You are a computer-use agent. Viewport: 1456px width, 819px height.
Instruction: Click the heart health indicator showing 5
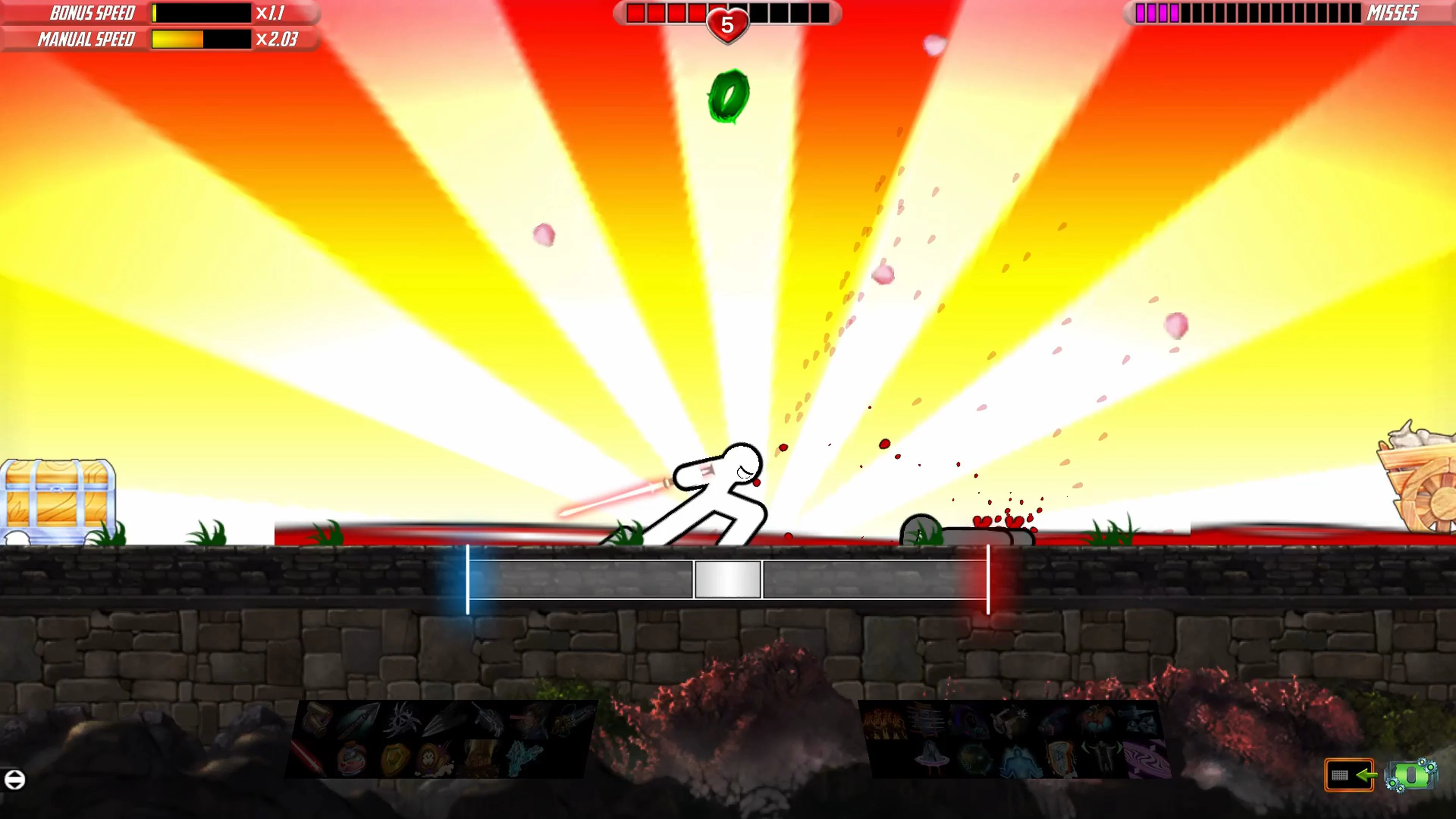[x=728, y=24]
